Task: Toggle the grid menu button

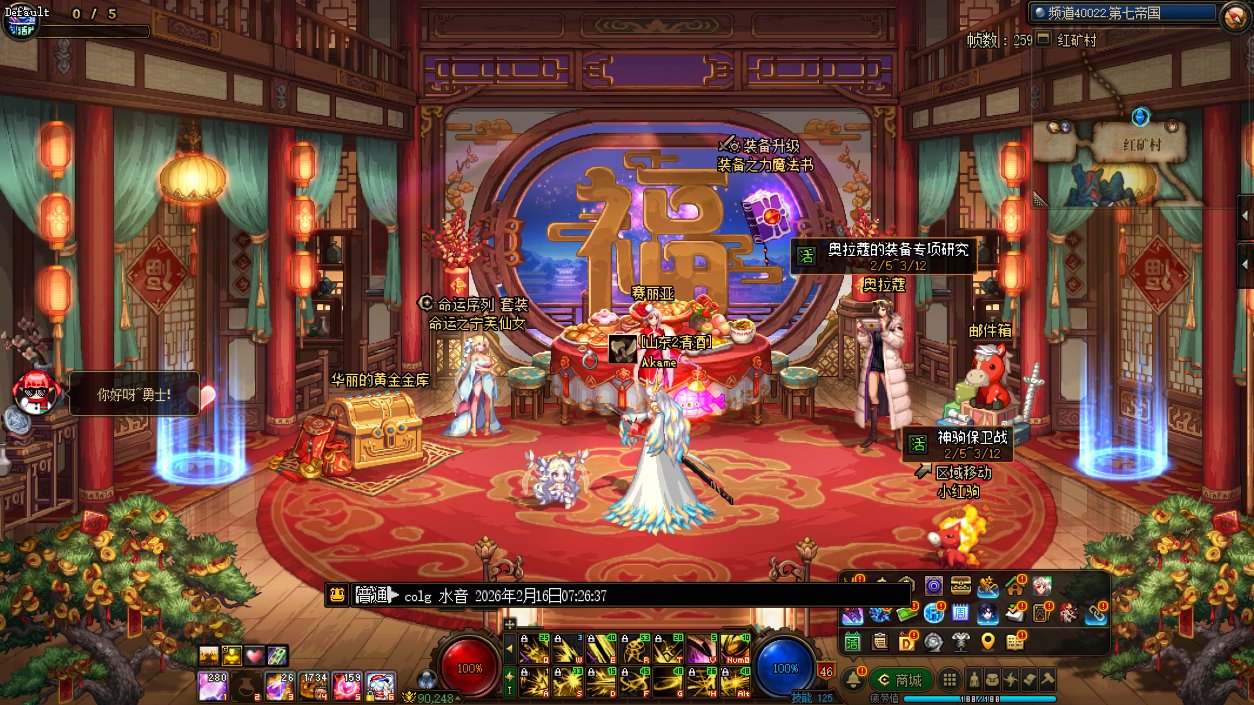Action: [x=950, y=680]
